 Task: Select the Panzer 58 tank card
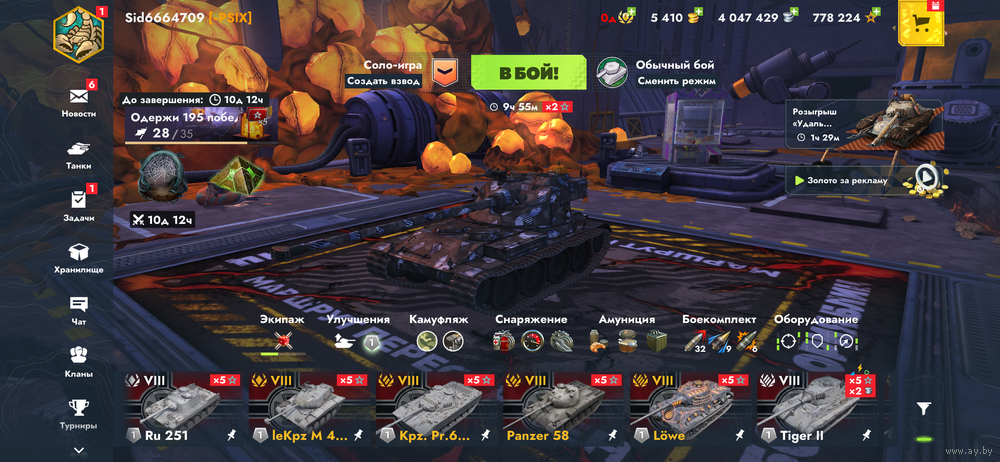click(561, 410)
